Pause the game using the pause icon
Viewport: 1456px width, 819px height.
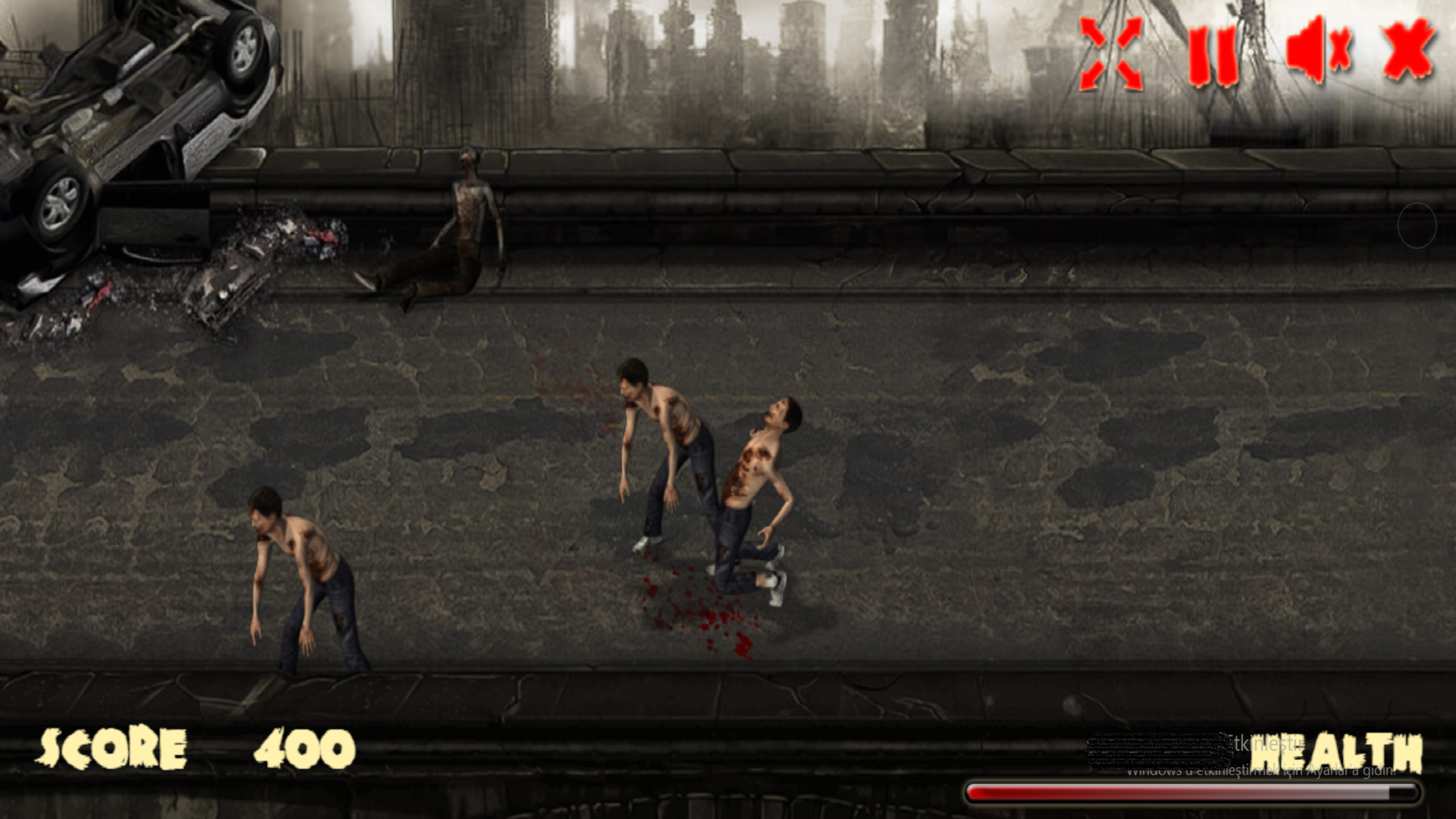click(1213, 57)
